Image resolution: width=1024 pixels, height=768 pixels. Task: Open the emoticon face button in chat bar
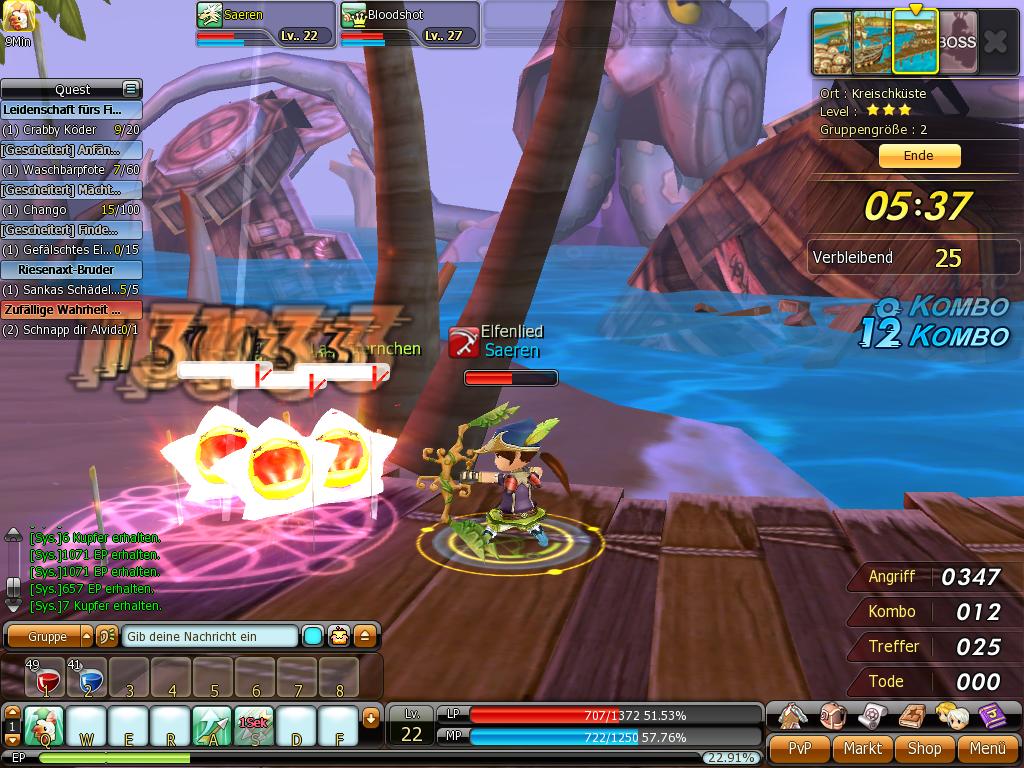tap(339, 636)
